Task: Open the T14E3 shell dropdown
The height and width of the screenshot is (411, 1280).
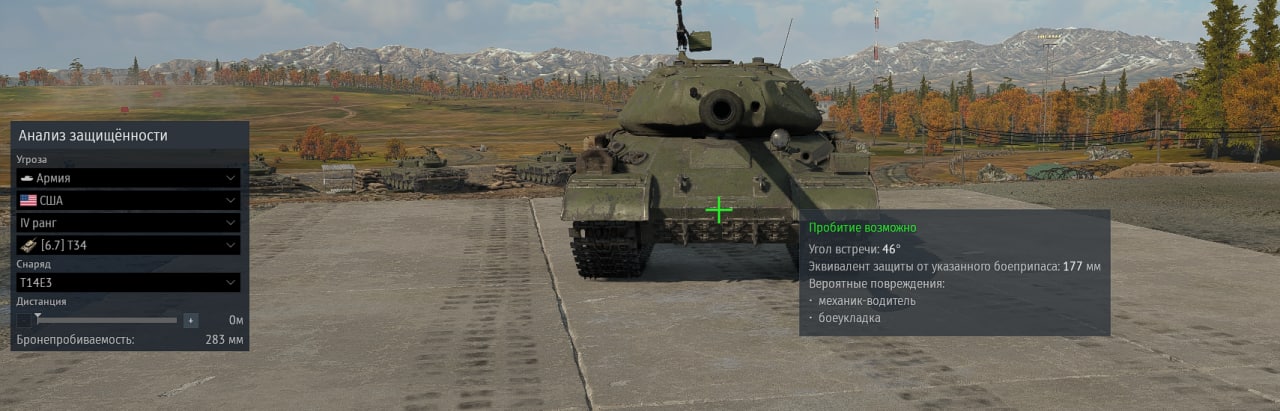Action: pos(128,283)
